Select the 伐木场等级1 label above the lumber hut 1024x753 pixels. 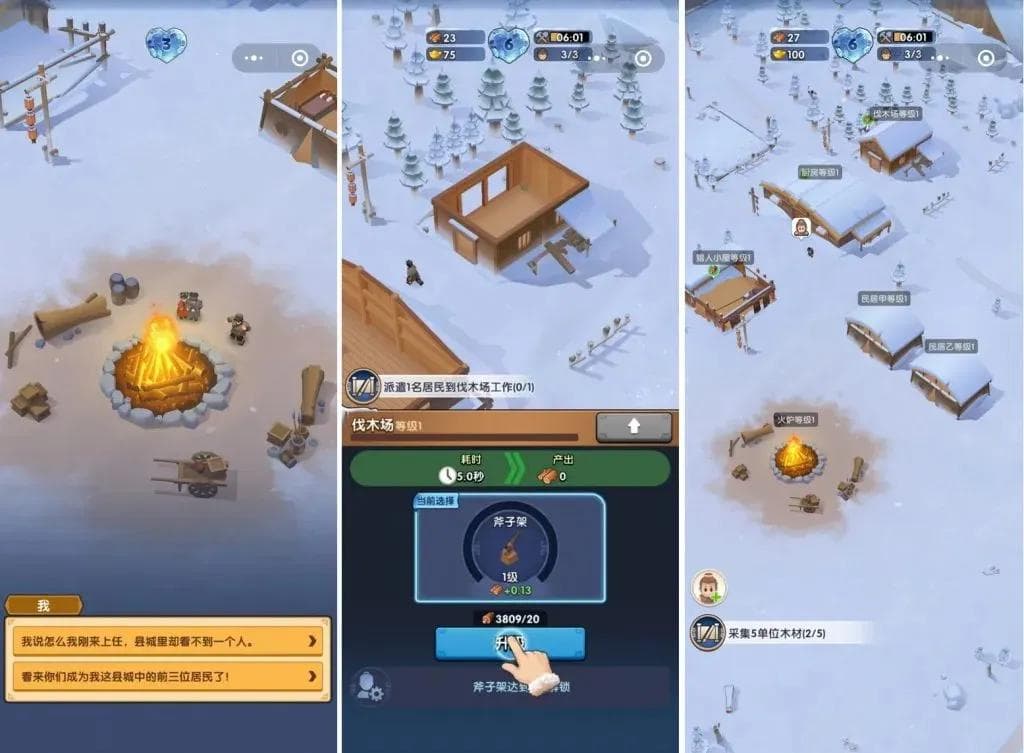[x=895, y=115]
